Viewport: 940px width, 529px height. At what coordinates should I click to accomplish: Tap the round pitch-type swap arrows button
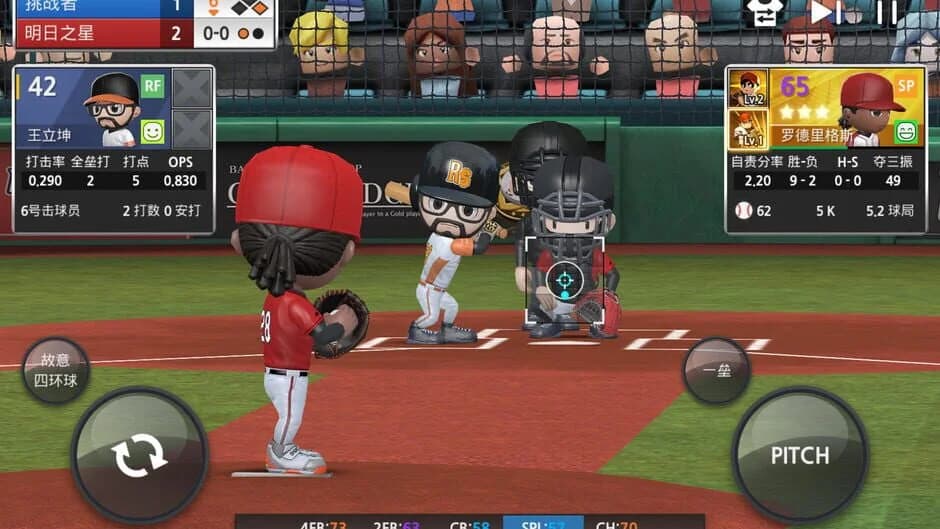[139, 456]
